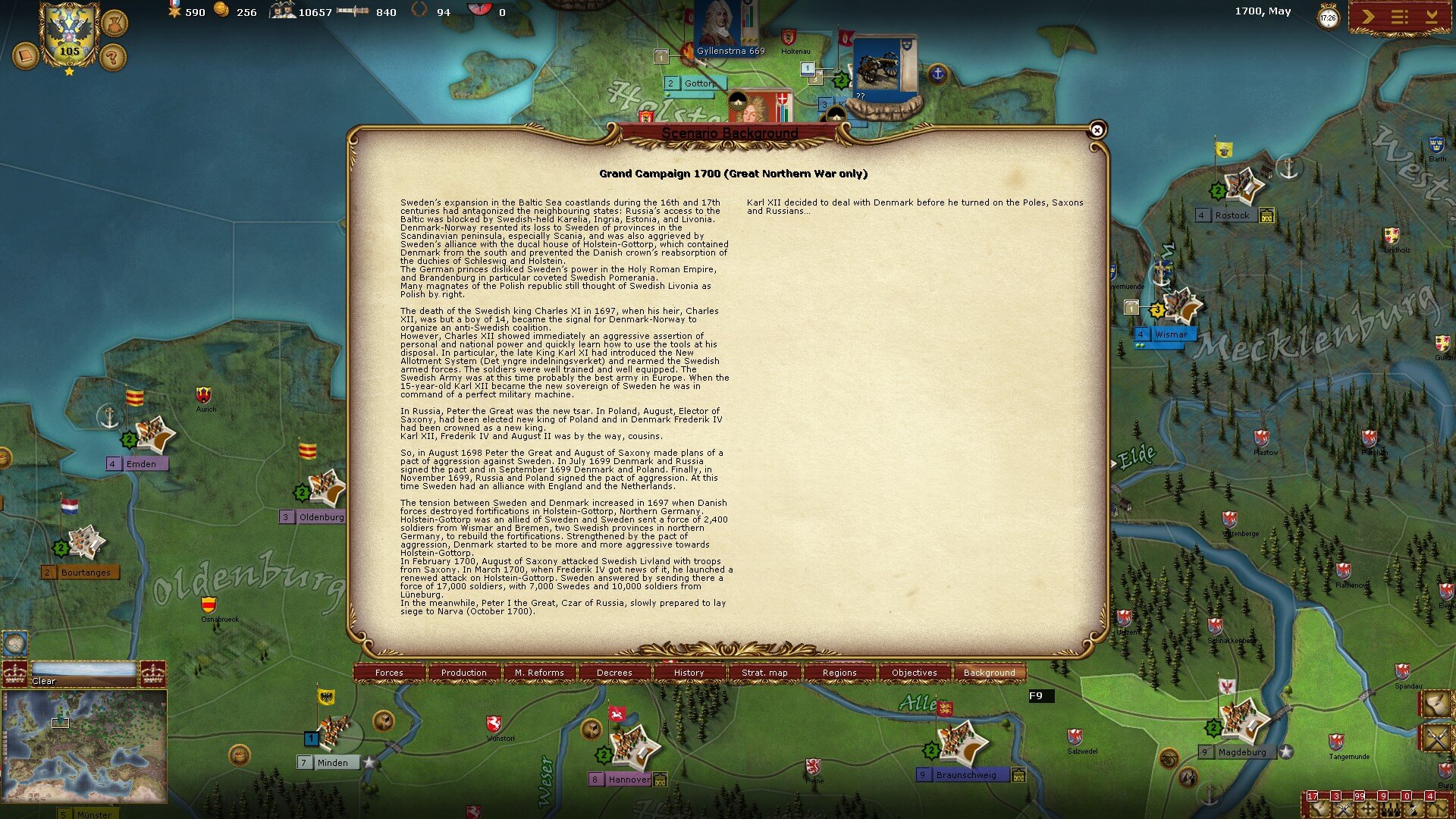Switch to the Strat. map tab
The width and height of the screenshot is (1456, 819).
click(x=764, y=673)
